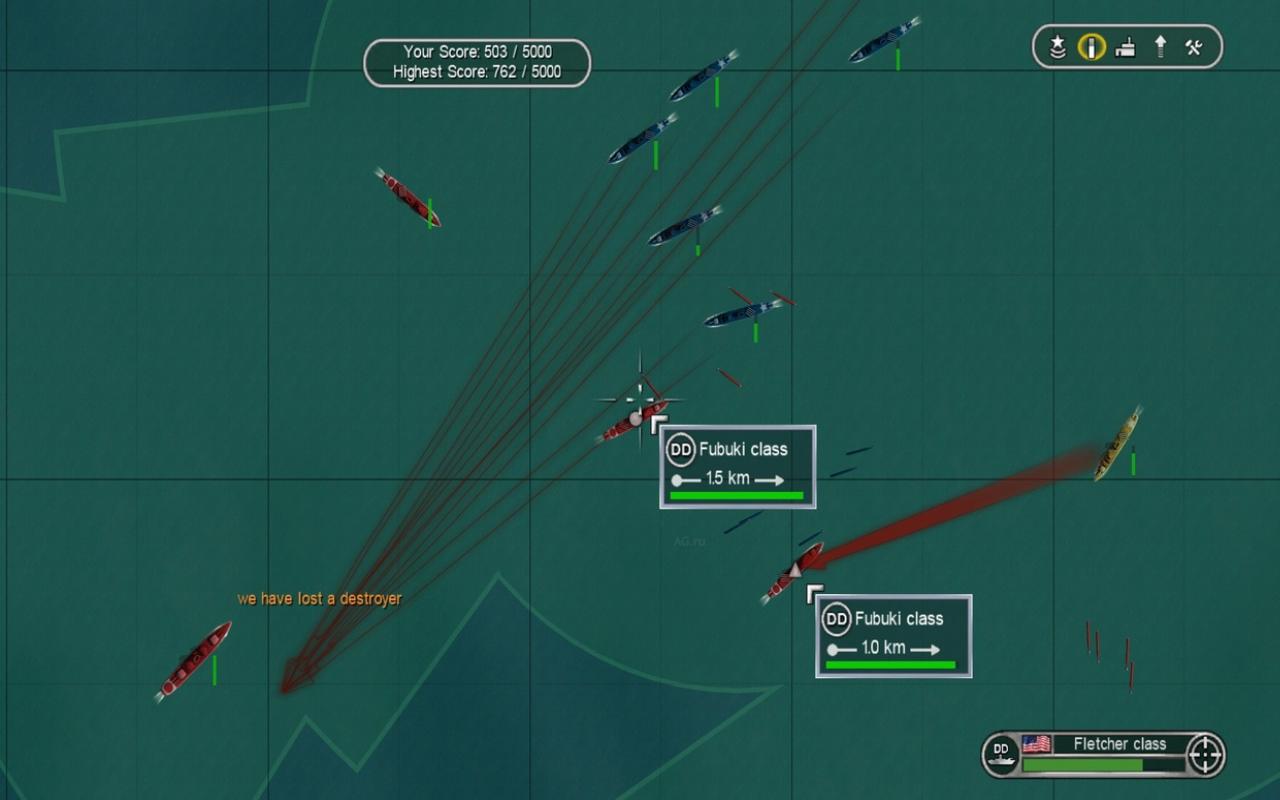Select the medal rank icon in top toolbar
The image size is (1280, 800).
point(1058,46)
